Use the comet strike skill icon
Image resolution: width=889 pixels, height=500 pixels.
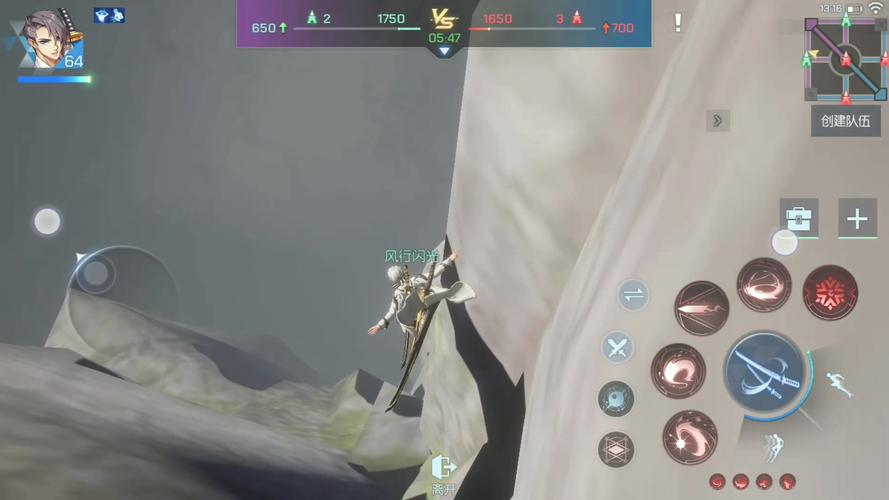pyautogui.click(x=689, y=437)
